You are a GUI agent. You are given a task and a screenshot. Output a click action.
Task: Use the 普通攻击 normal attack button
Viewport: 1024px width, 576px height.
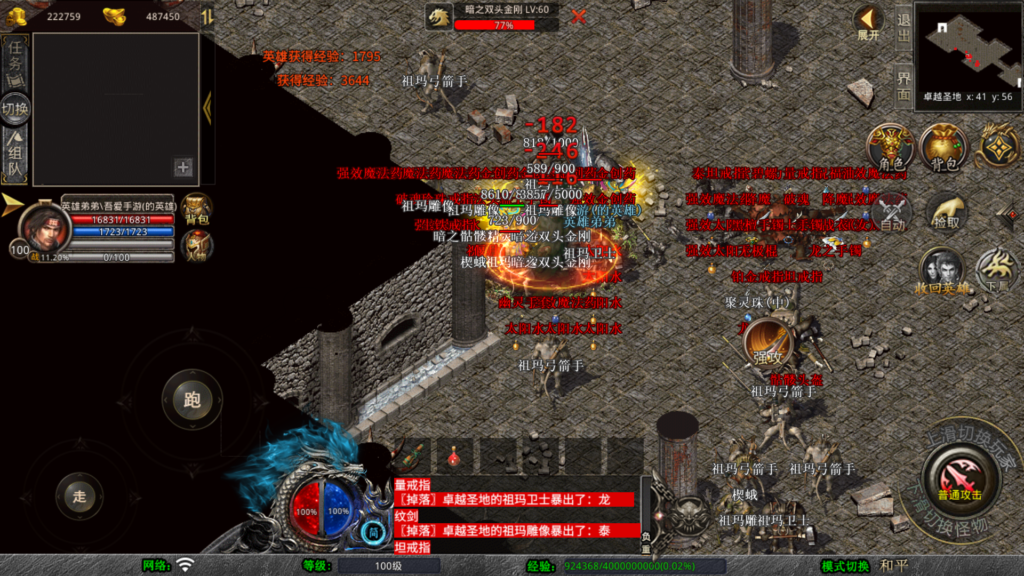pyautogui.click(x=960, y=474)
